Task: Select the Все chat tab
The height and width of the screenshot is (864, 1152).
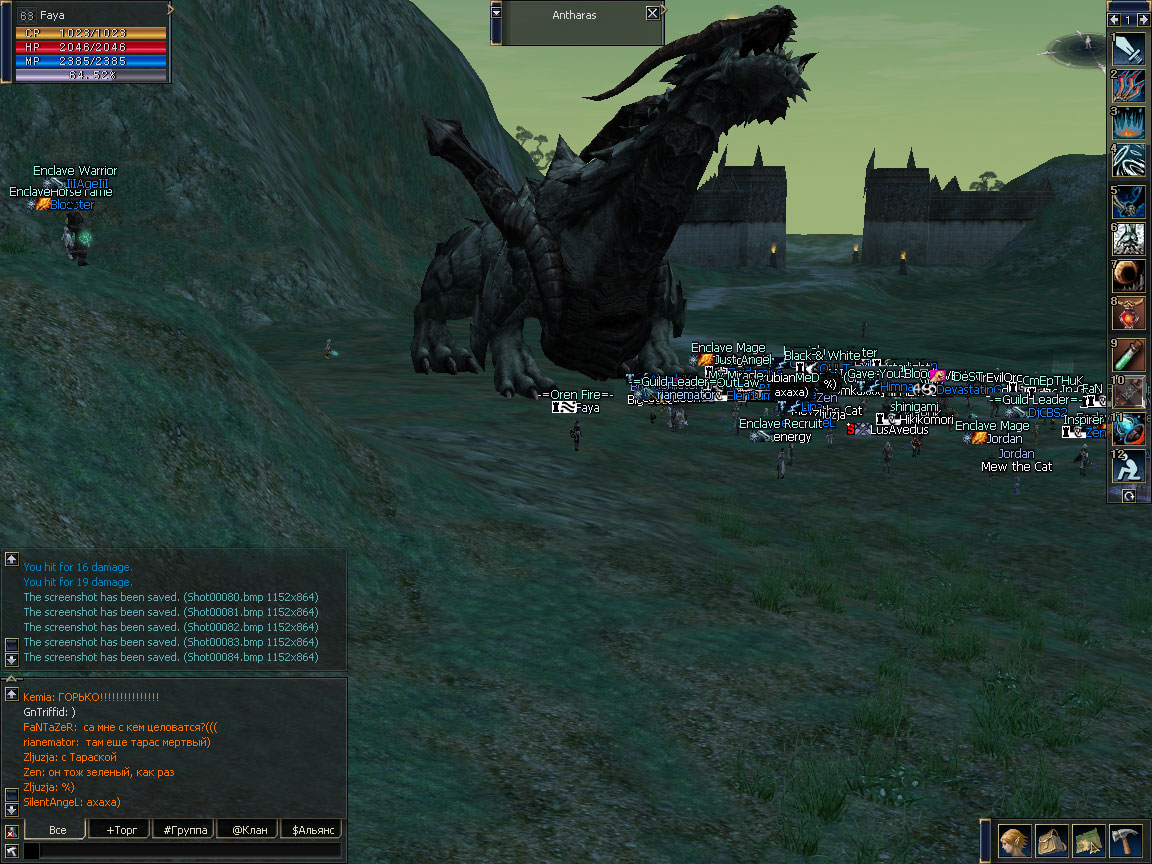Action: pyautogui.click(x=56, y=830)
